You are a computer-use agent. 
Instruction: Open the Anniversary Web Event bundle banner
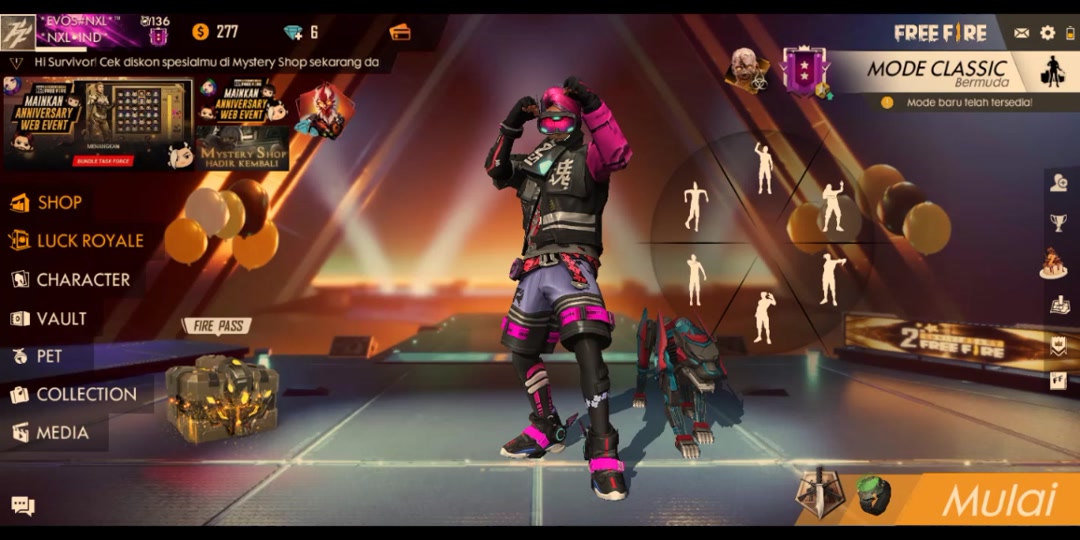98,123
